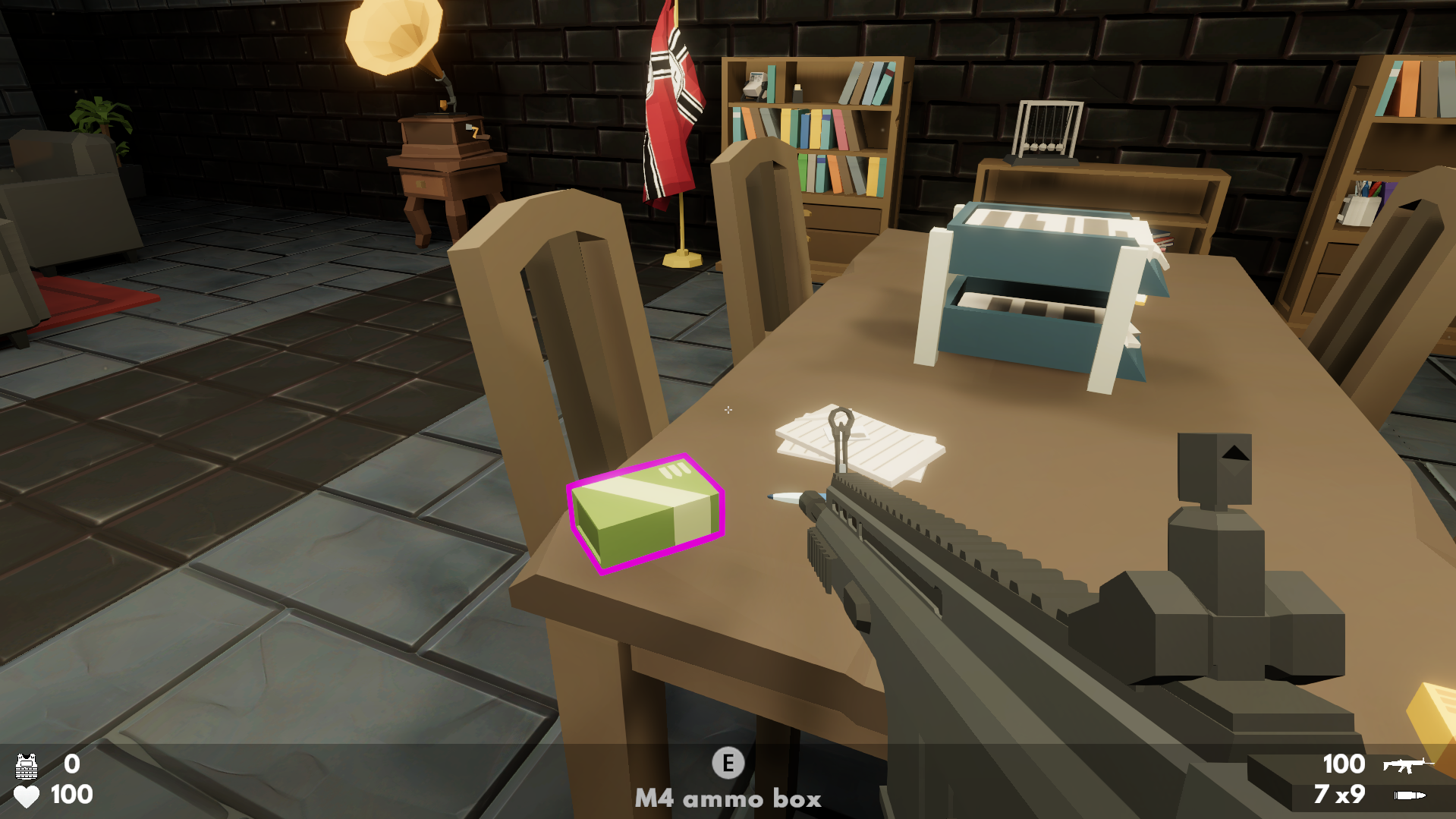The image size is (1456, 819).
Task: Click the M4 ammo box label text
Action: pos(728,799)
